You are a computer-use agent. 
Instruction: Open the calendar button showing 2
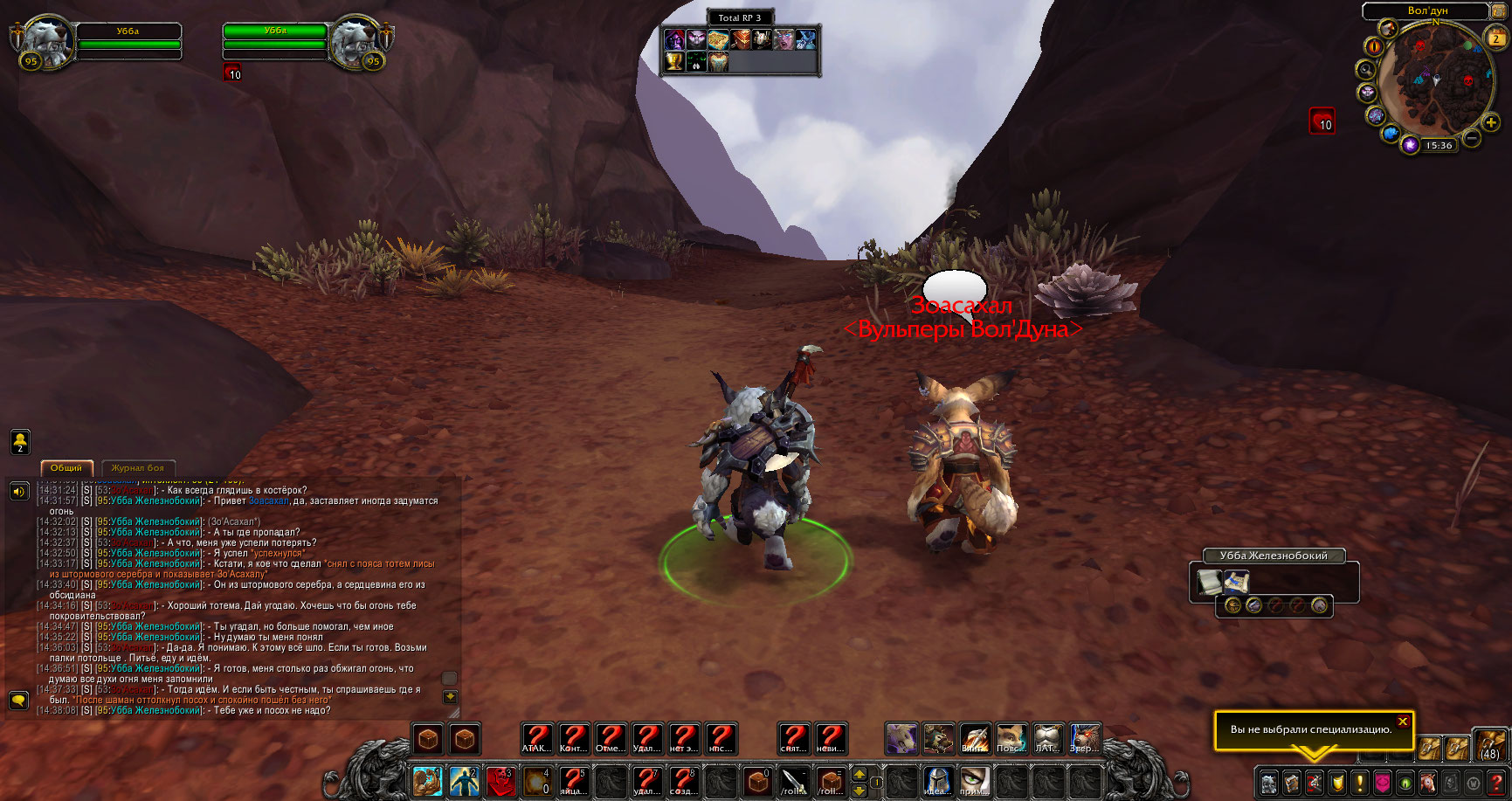tap(1496, 38)
